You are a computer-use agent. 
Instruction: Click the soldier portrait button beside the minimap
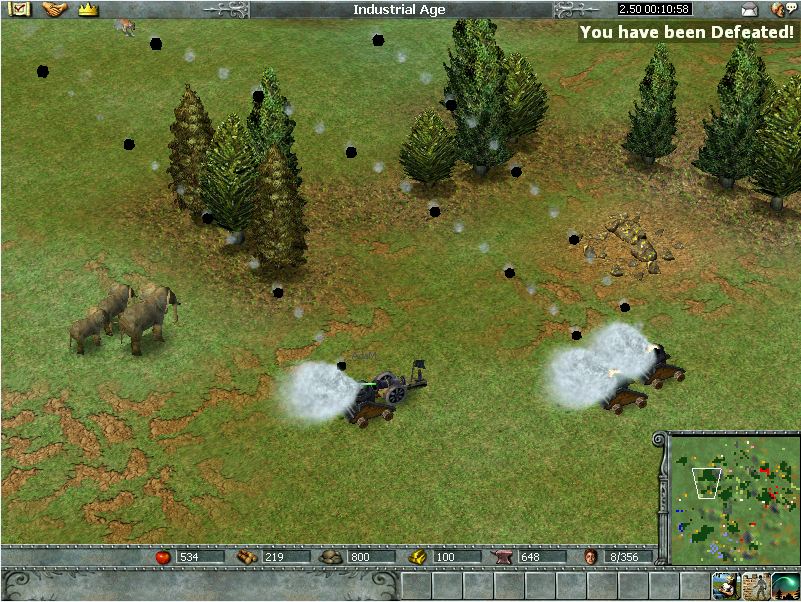click(755, 585)
